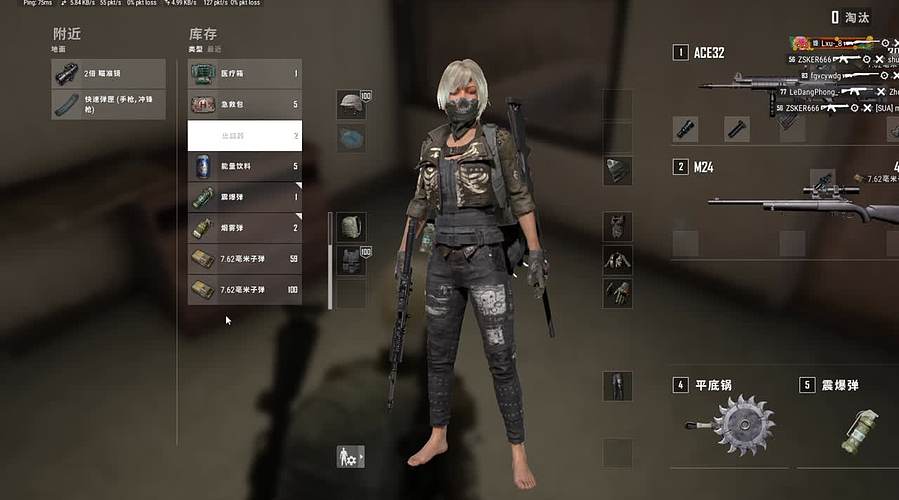Pick up the 2x scope from nearby

[108, 73]
